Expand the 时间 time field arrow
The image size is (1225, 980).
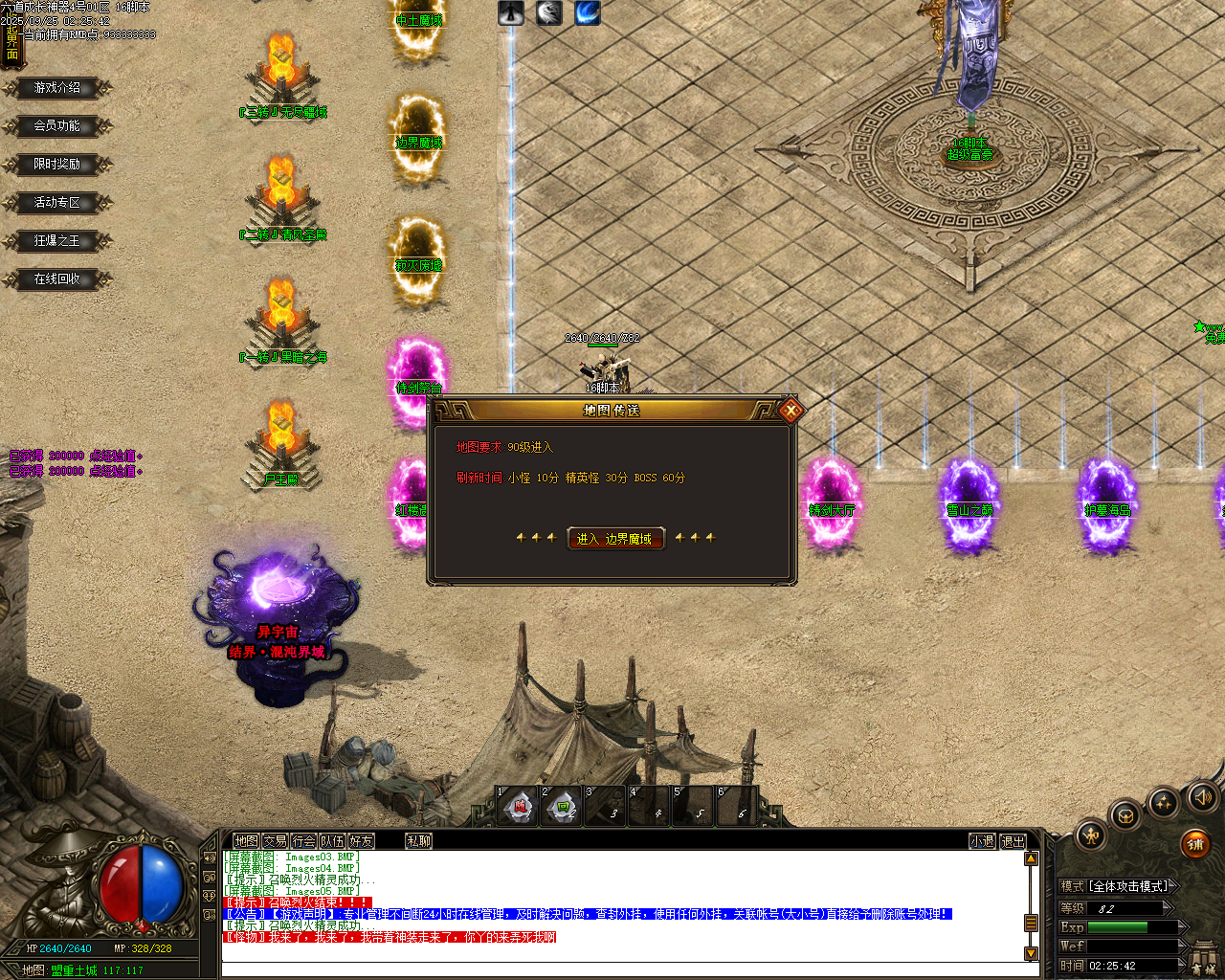(x=1180, y=964)
